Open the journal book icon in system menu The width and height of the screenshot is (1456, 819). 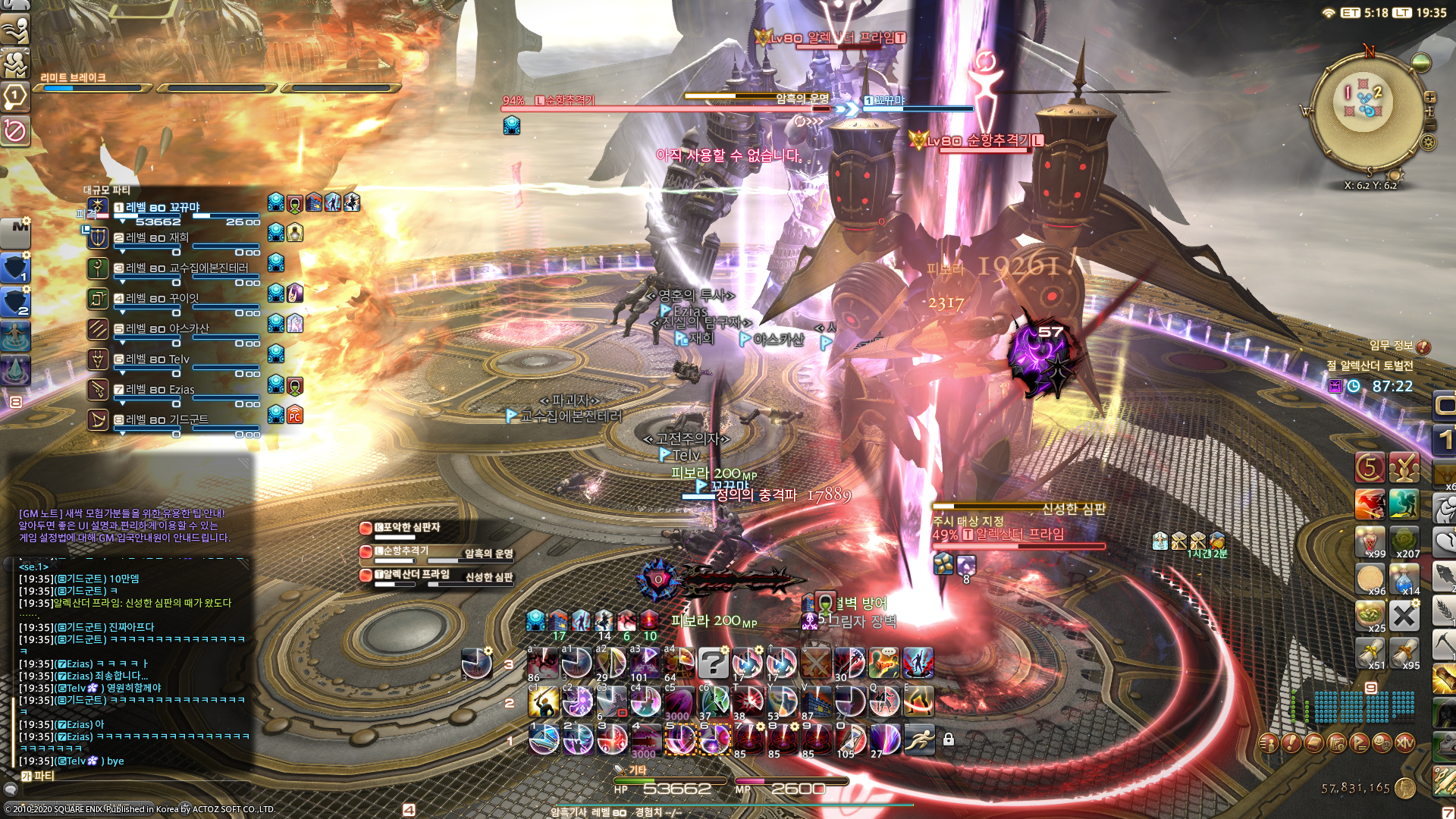point(1313,745)
